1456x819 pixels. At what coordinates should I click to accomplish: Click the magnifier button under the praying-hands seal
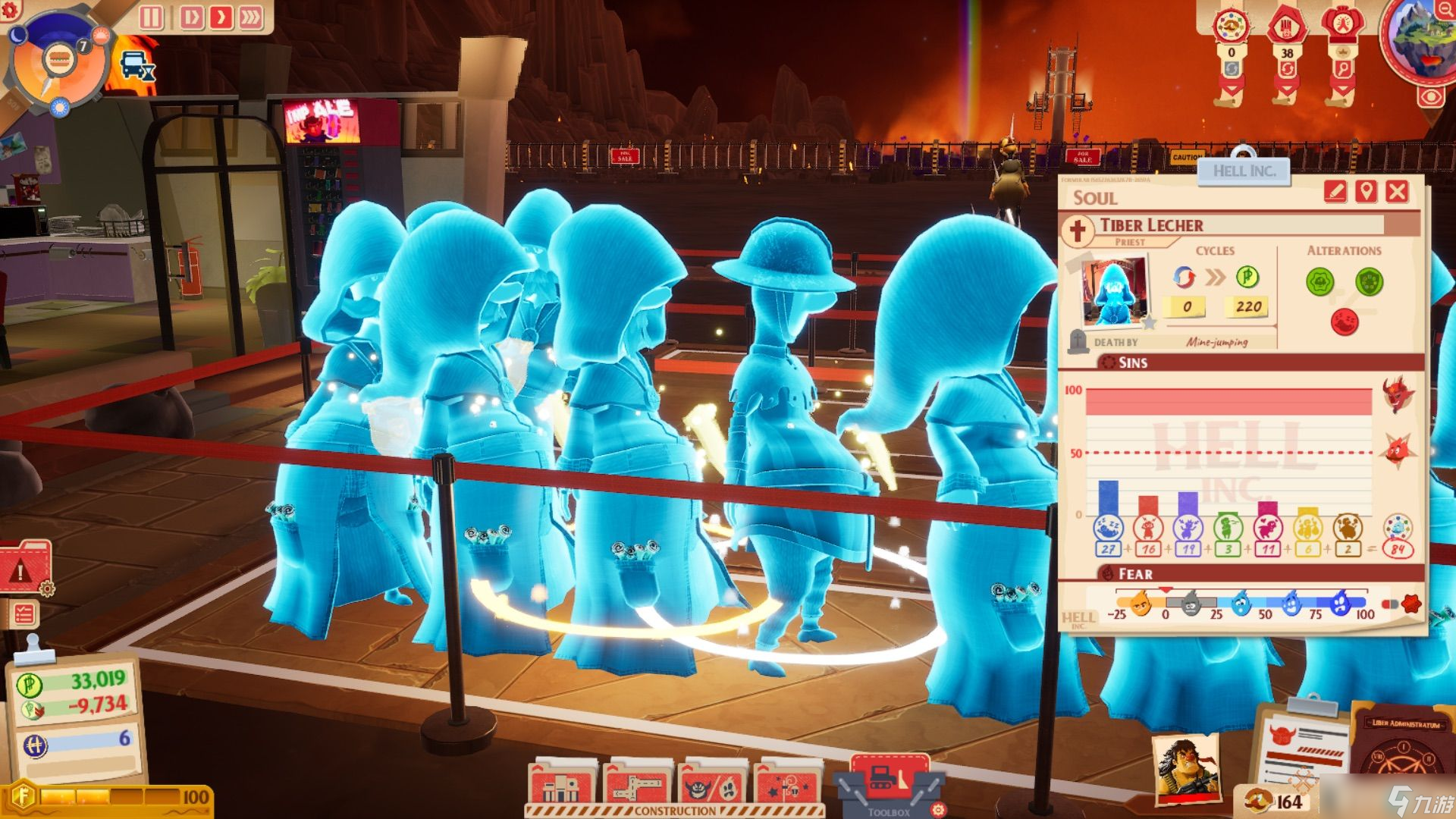(x=1343, y=69)
